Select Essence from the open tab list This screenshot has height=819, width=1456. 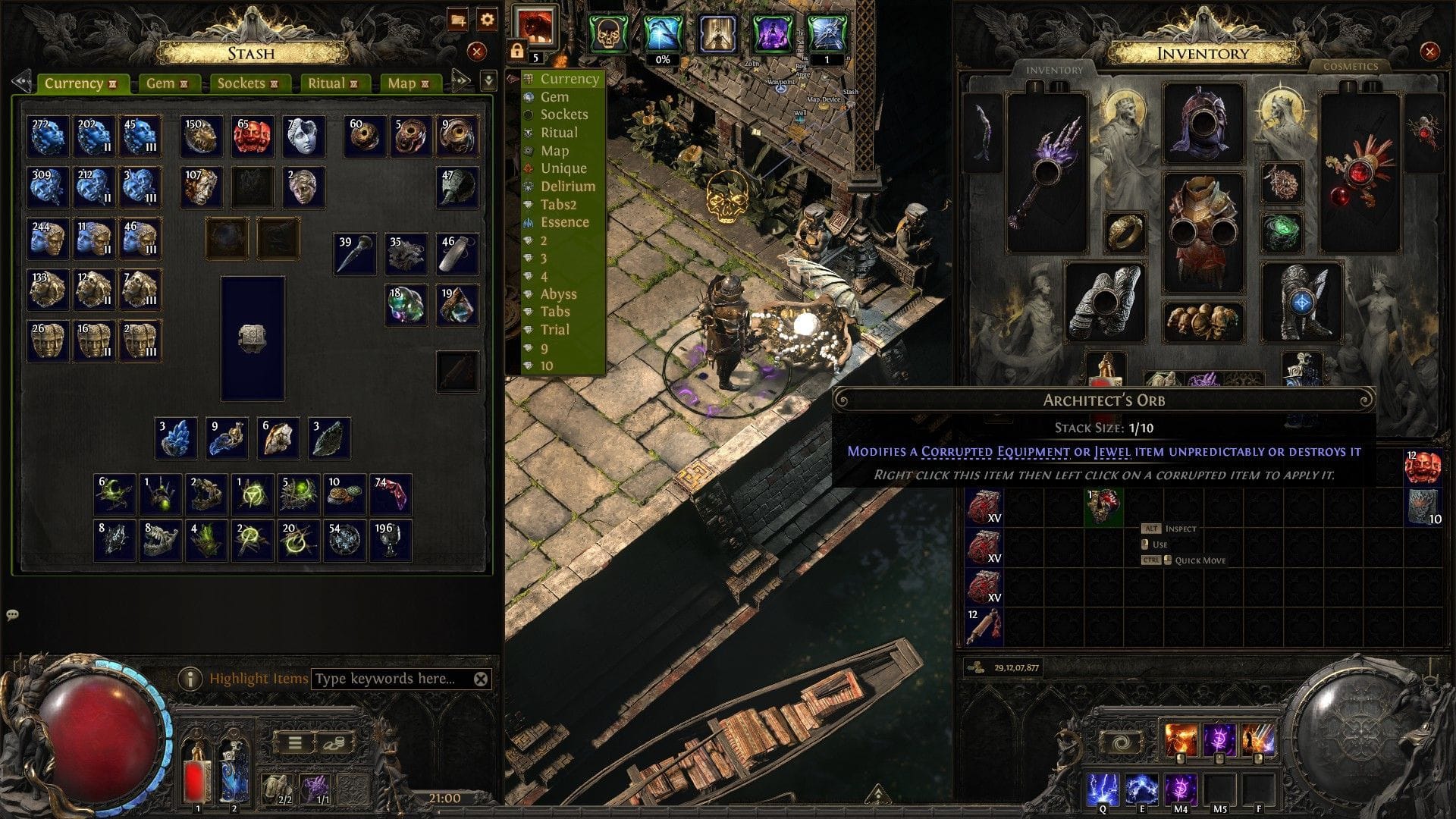click(x=566, y=222)
